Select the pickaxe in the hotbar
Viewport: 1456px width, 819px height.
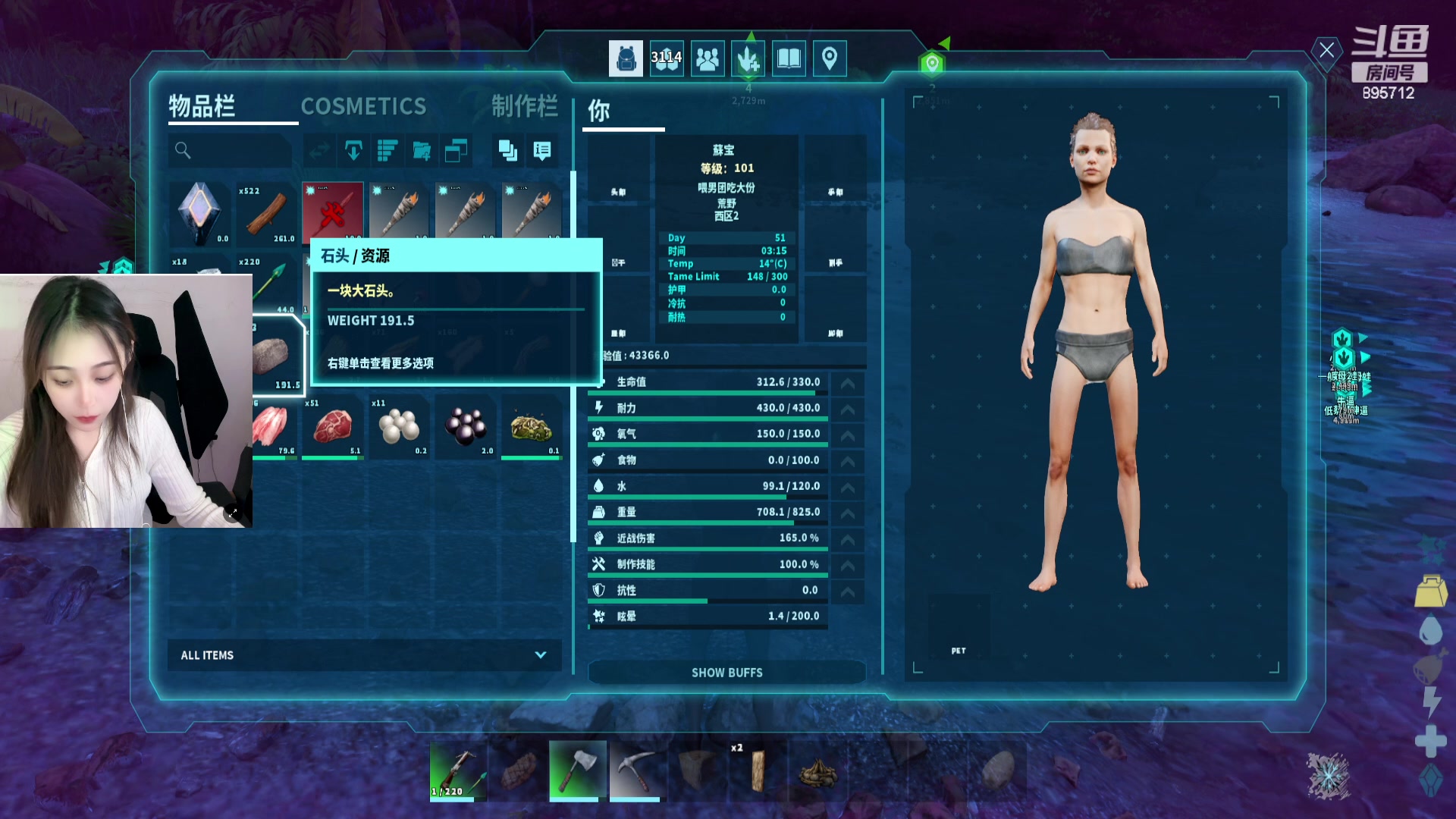(637, 770)
